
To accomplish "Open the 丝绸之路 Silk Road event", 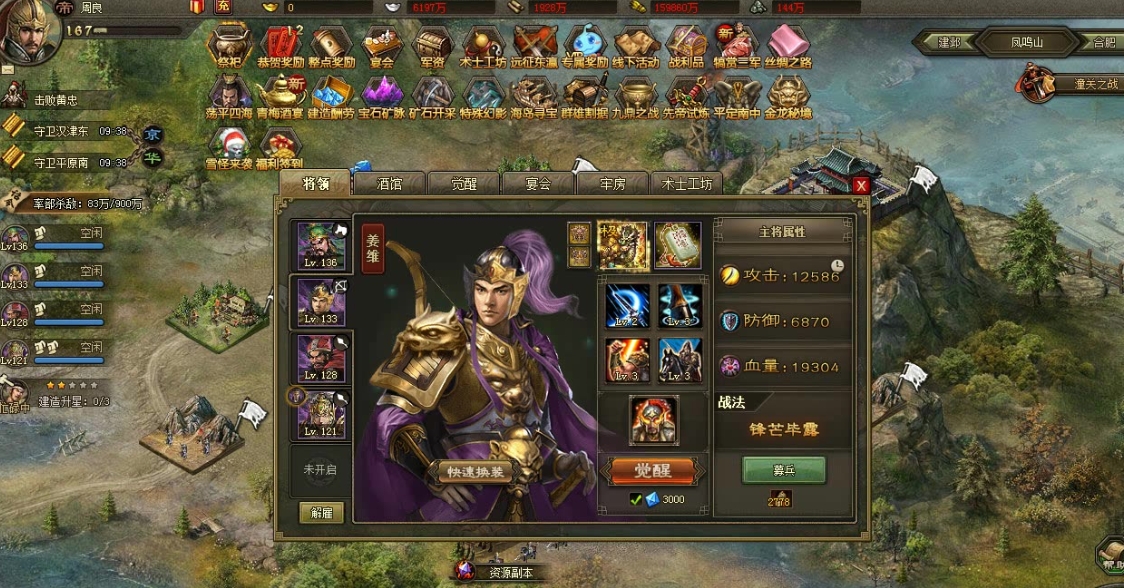I will 788,46.
